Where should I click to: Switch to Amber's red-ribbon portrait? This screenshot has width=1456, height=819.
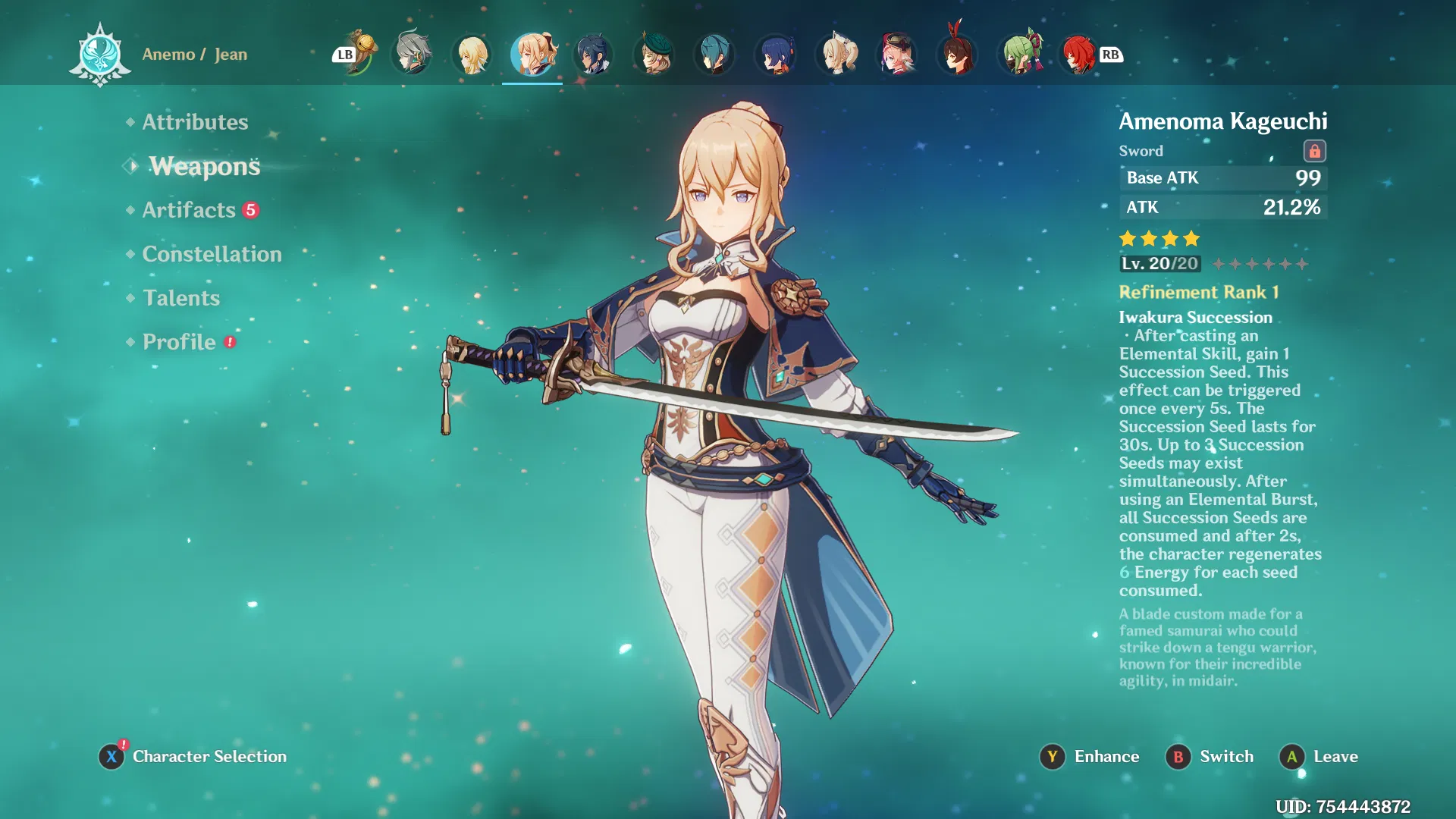click(x=957, y=55)
